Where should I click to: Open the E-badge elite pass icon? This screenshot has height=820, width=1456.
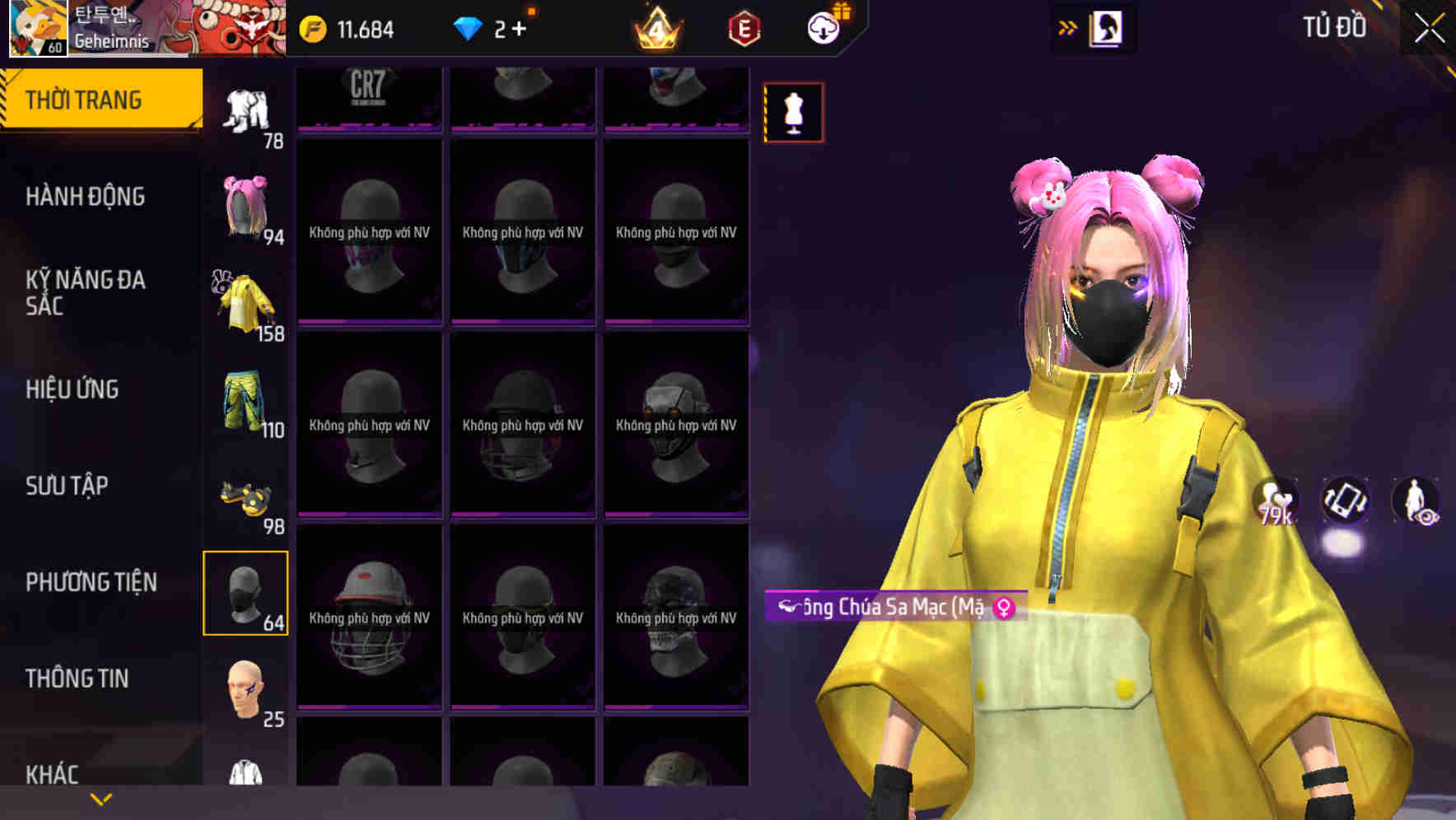tap(742, 27)
